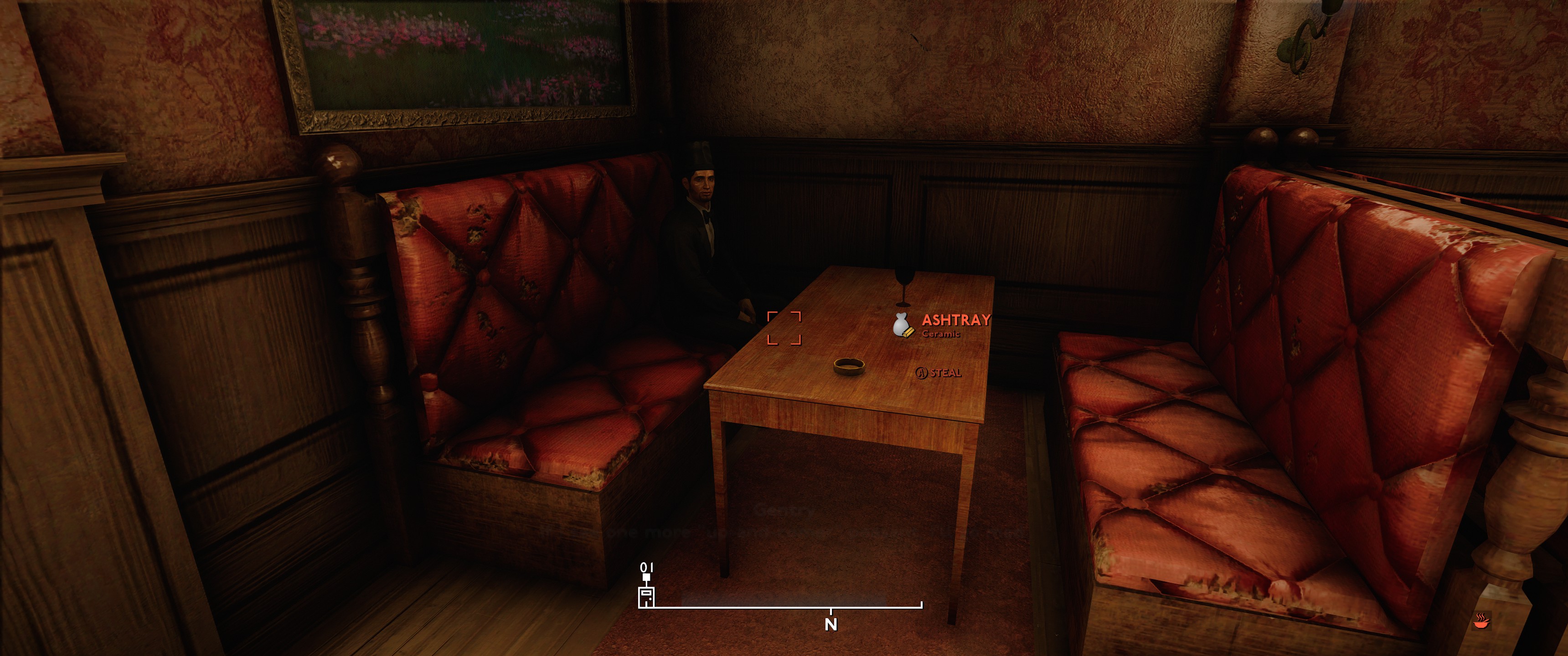Click the steaming bowl hunger icon
The image size is (1568, 656).
pos(1481,621)
